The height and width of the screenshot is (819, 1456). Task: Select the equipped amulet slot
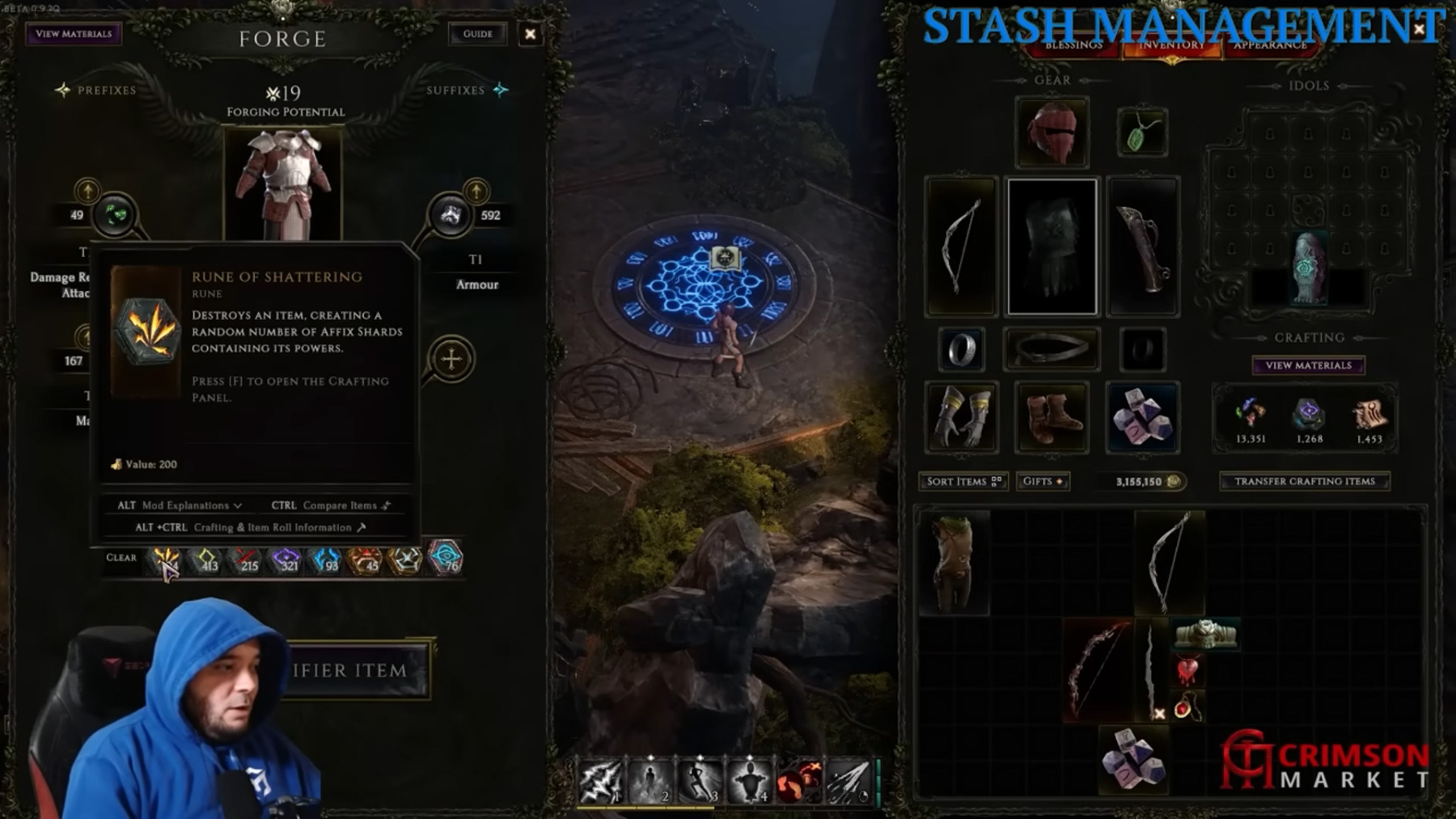pos(1141,133)
